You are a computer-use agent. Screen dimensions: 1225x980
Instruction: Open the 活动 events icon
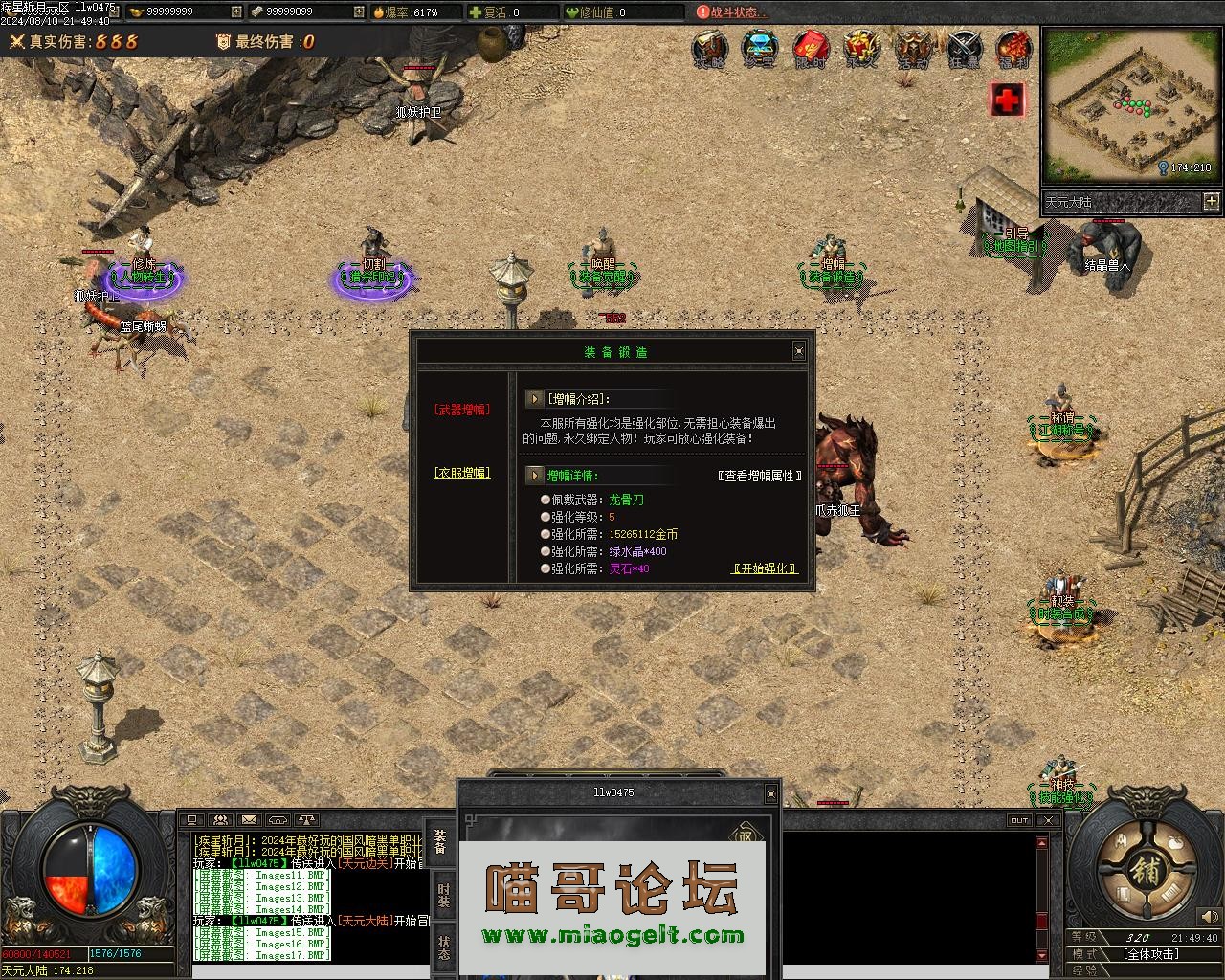pyautogui.click(x=912, y=49)
